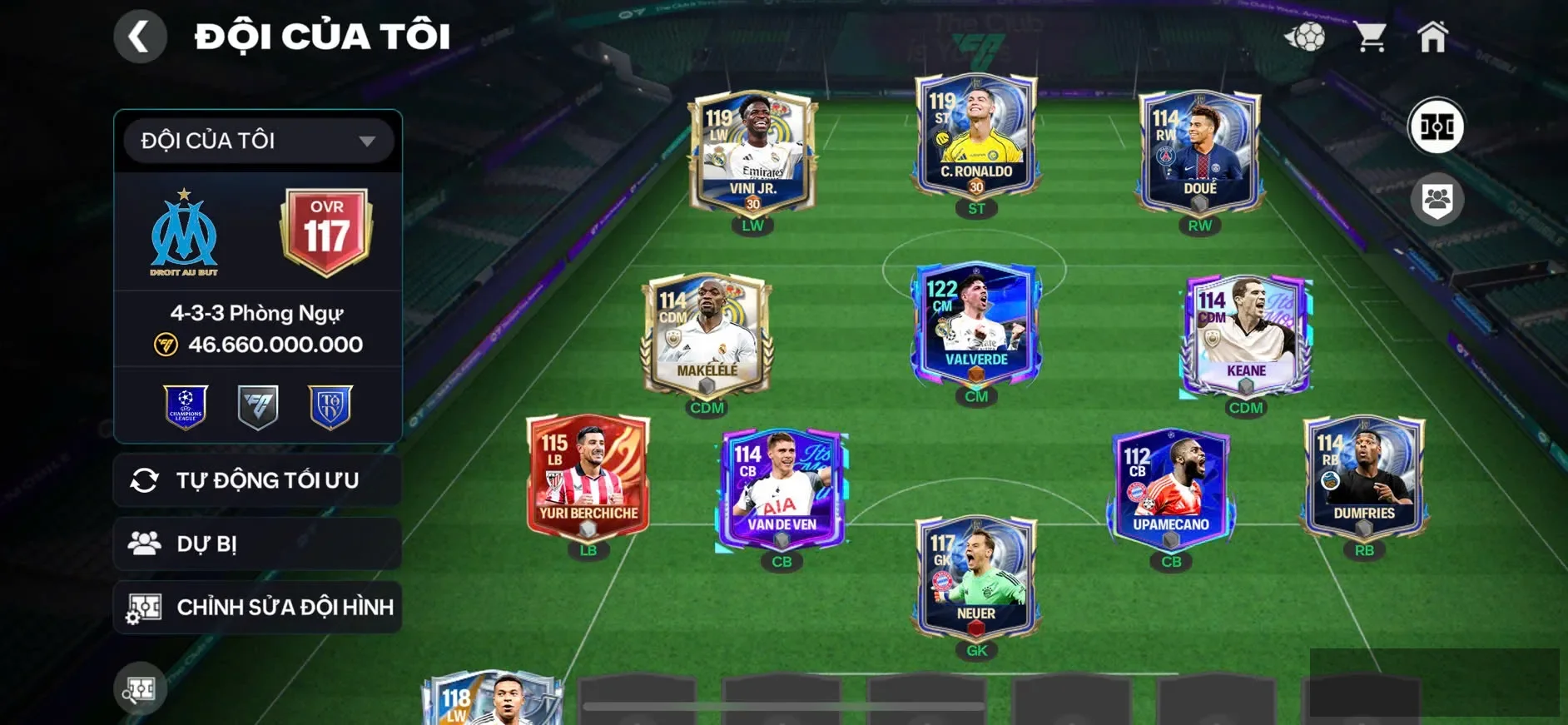Open the DỰ BỊ reserves list

point(258,544)
